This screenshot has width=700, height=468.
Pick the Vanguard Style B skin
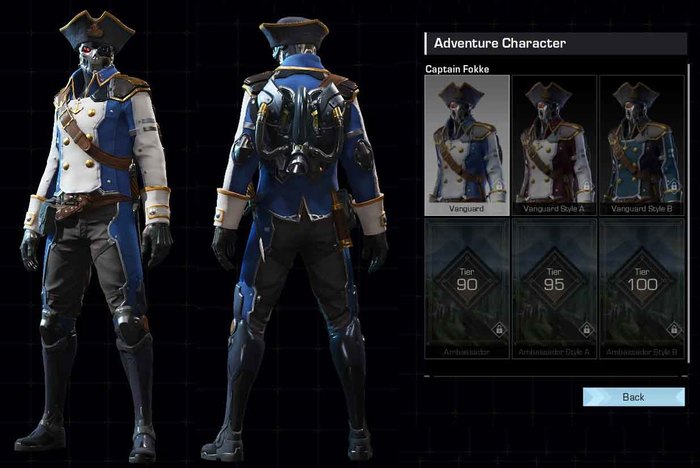click(x=641, y=145)
